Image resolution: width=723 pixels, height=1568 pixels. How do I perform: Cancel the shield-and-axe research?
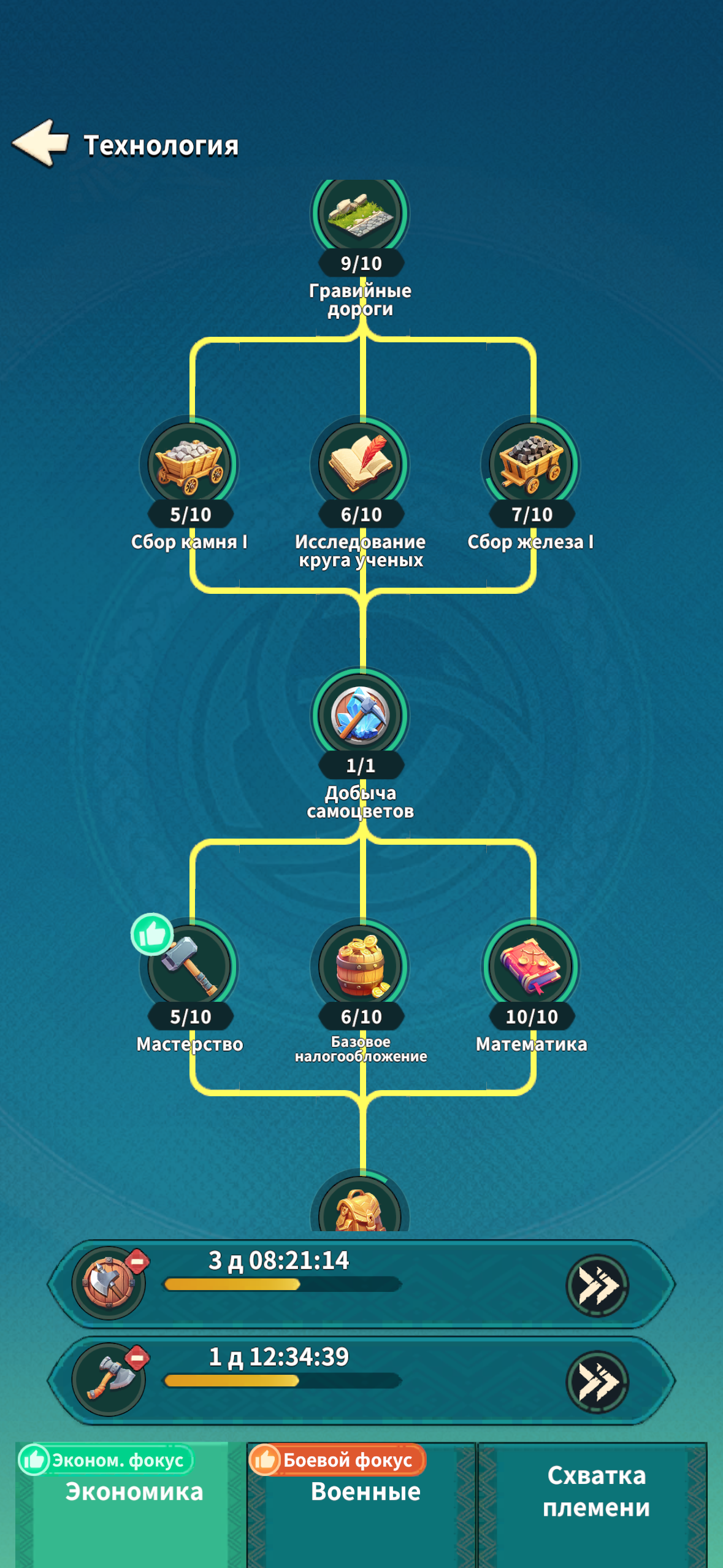pos(137,1261)
